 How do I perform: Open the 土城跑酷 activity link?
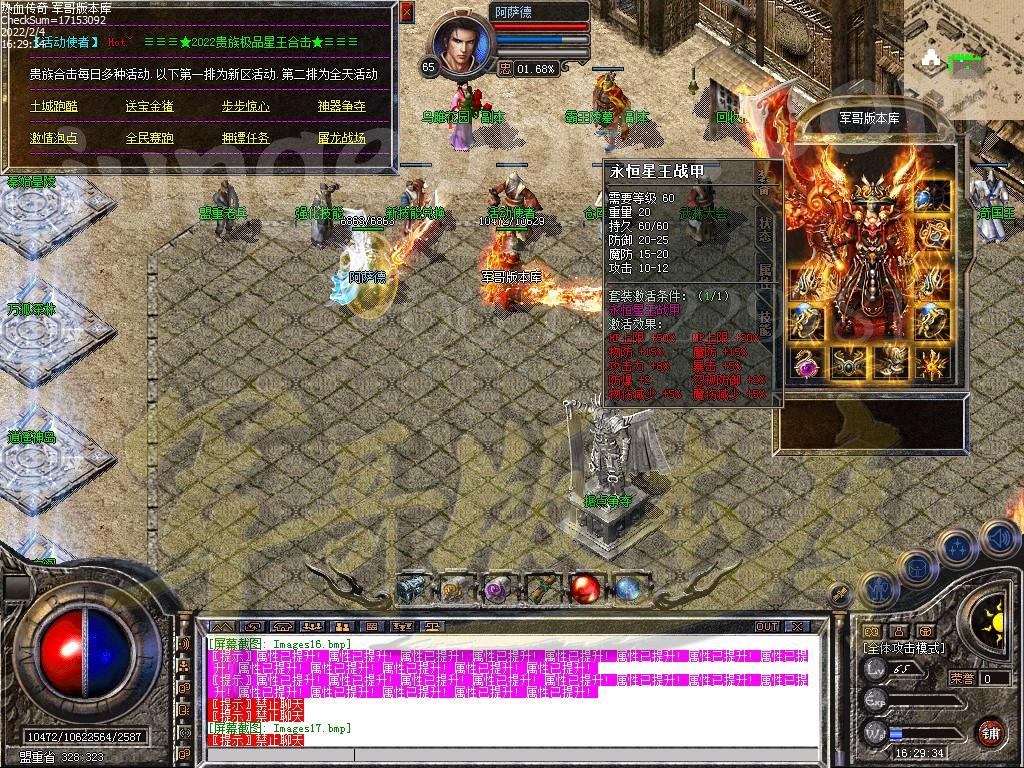pyautogui.click(x=53, y=106)
